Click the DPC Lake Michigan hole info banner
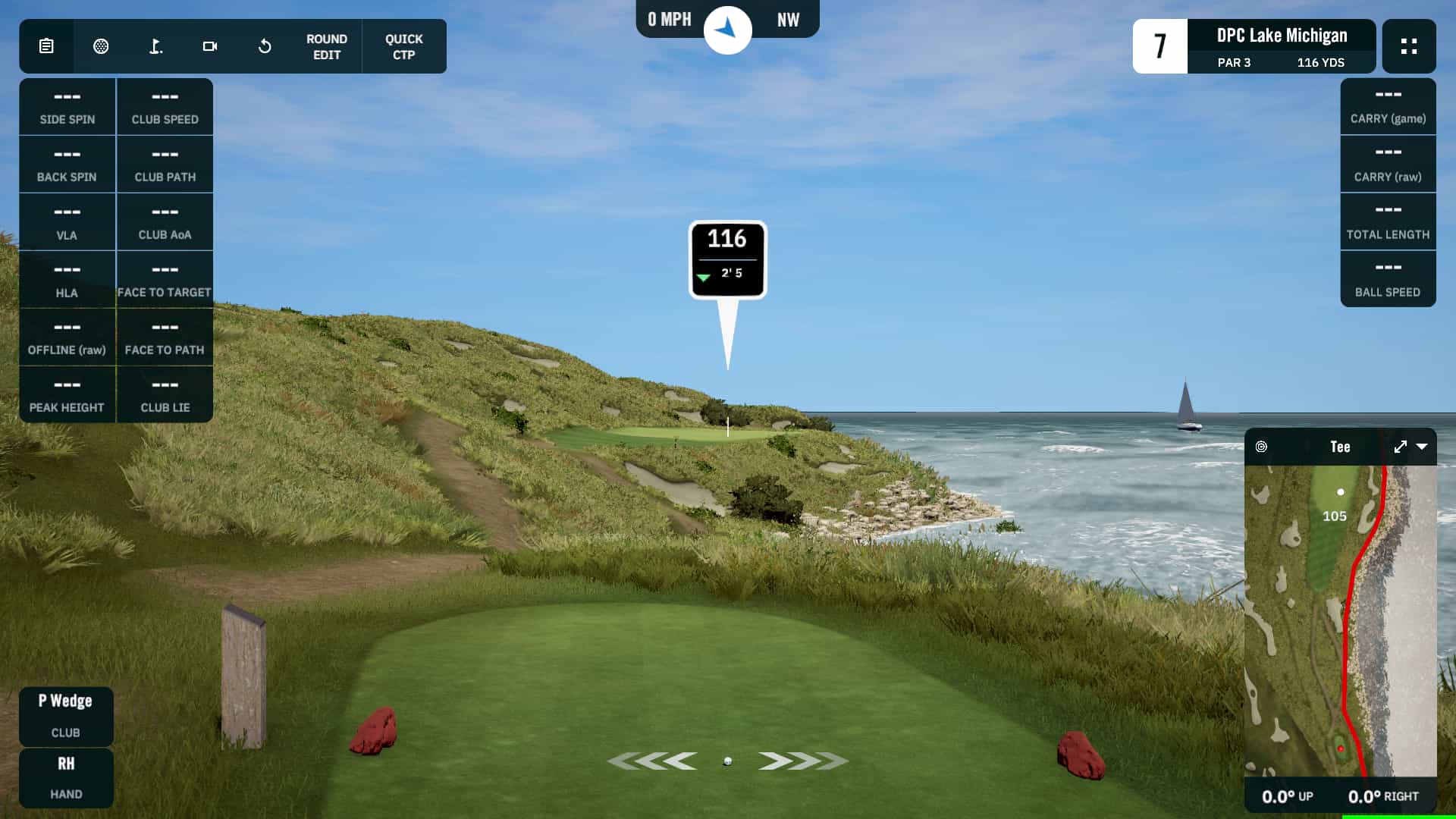 pyautogui.click(x=1282, y=45)
